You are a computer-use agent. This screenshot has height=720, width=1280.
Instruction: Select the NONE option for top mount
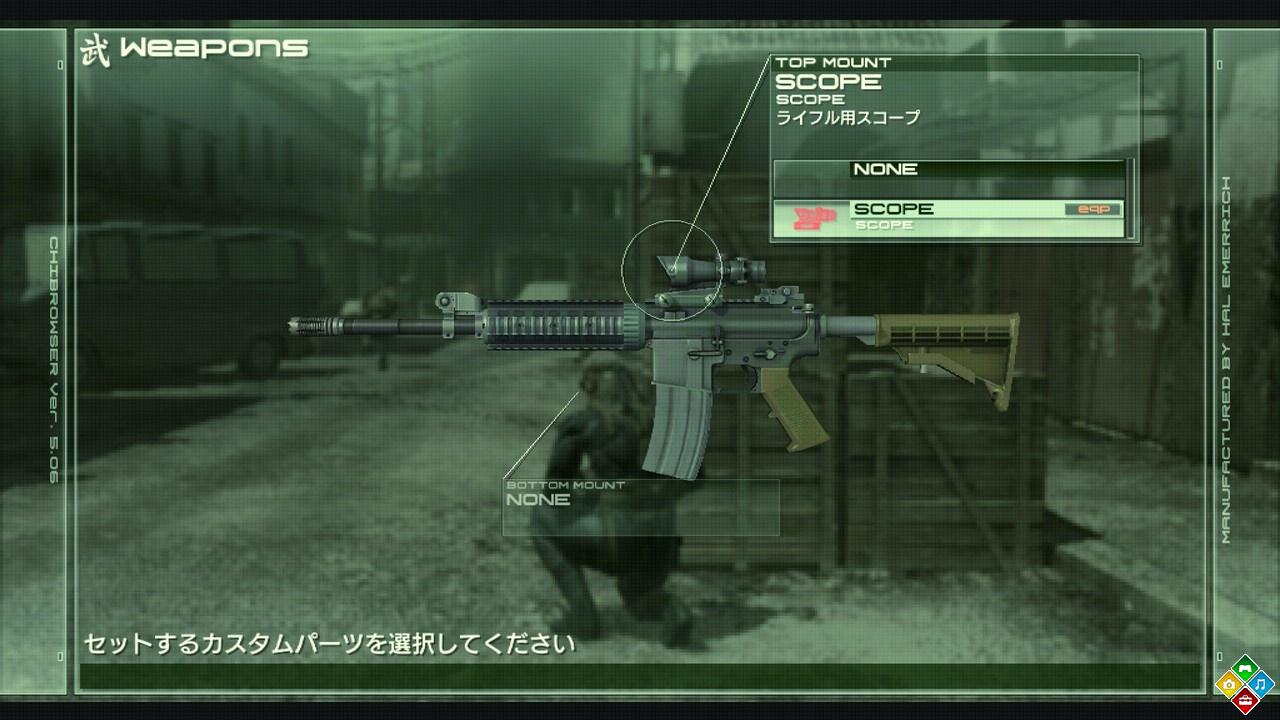point(948,170)
